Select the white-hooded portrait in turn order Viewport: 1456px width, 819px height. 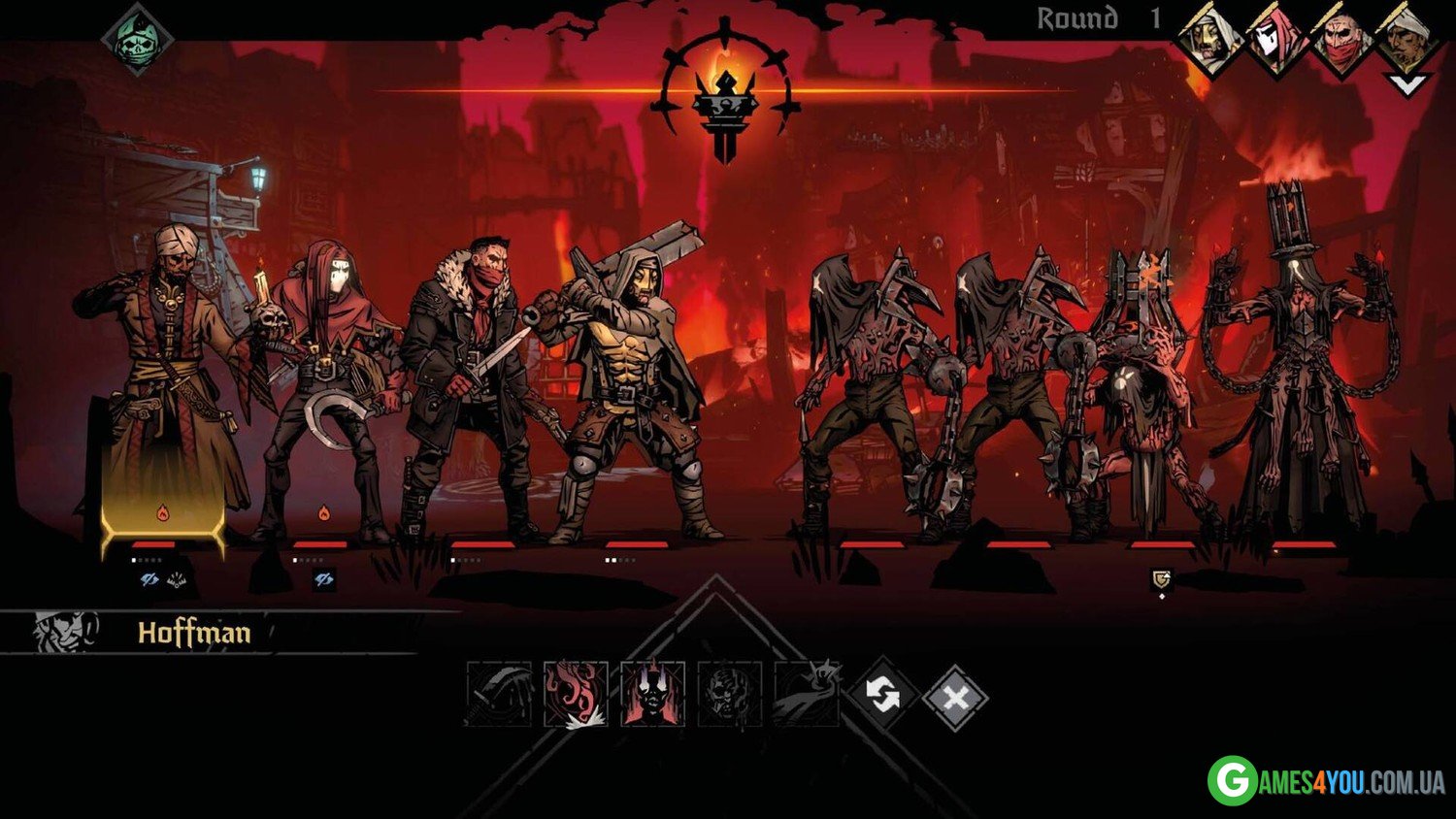tap(1209, 39)
